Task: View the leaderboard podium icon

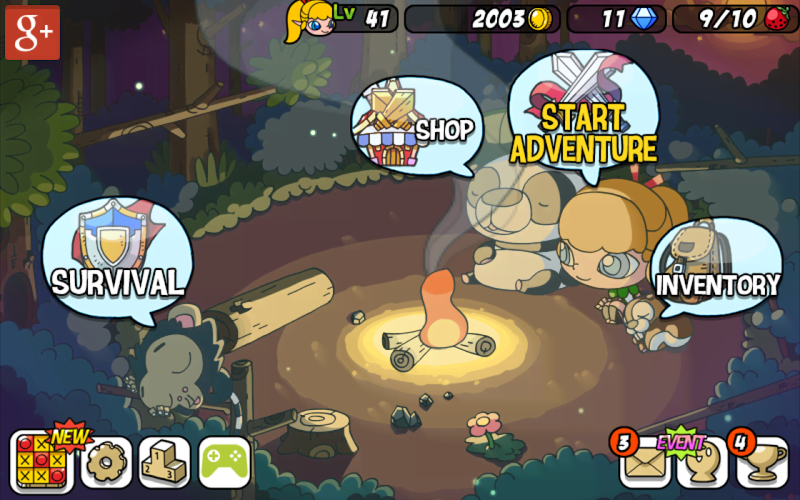Action: click(164, 462)
